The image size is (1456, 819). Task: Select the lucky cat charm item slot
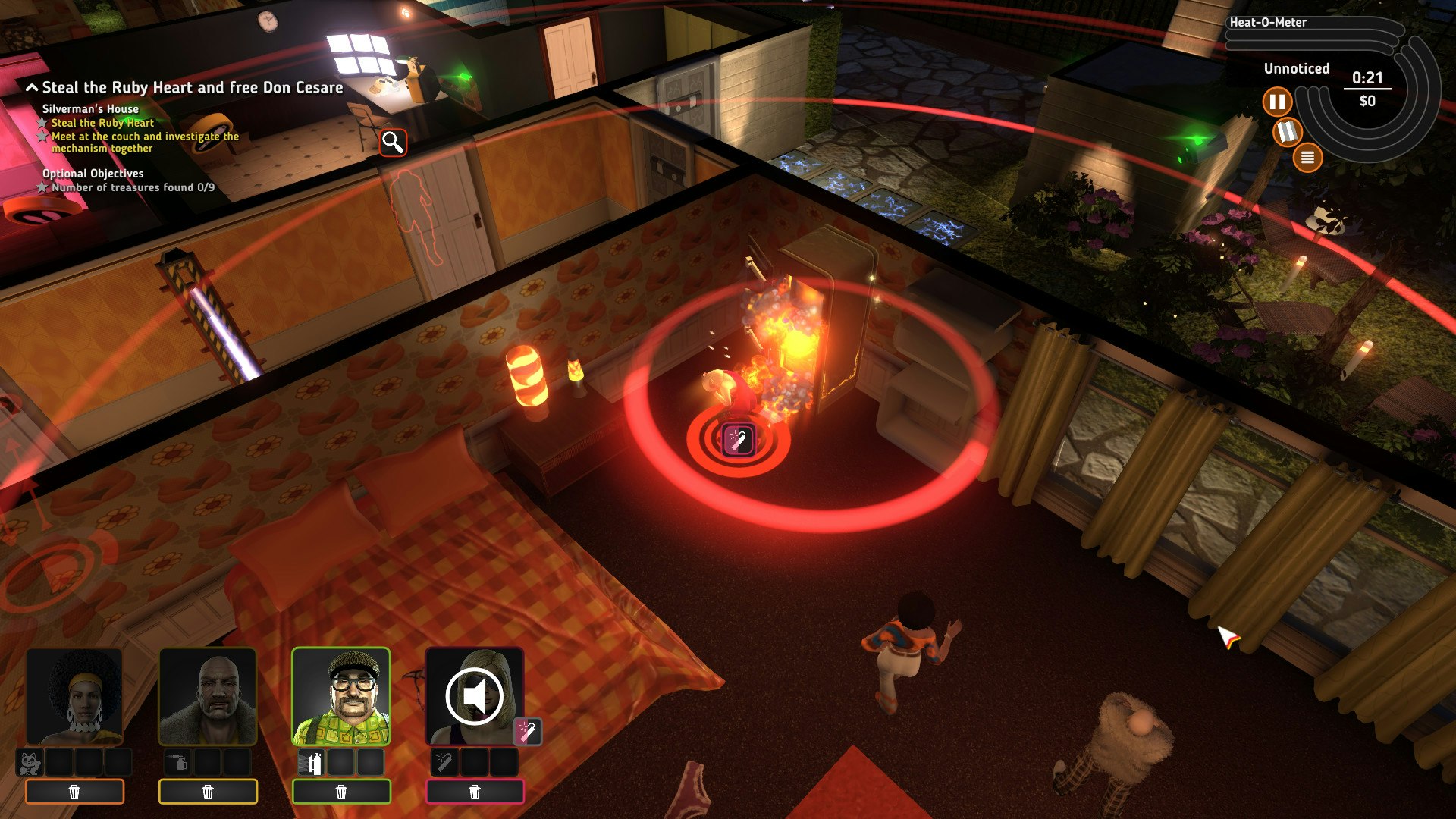31,763
